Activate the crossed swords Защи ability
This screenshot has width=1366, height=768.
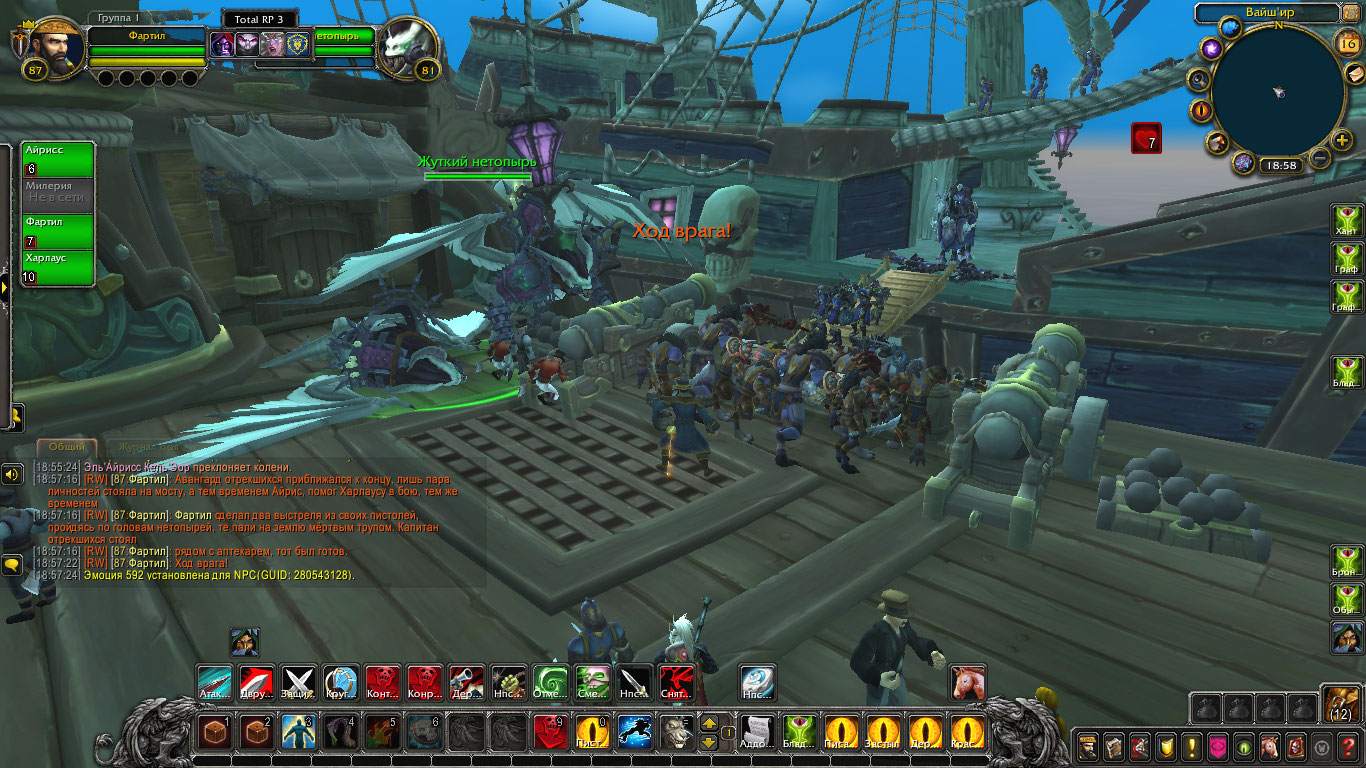pos(299,682)
